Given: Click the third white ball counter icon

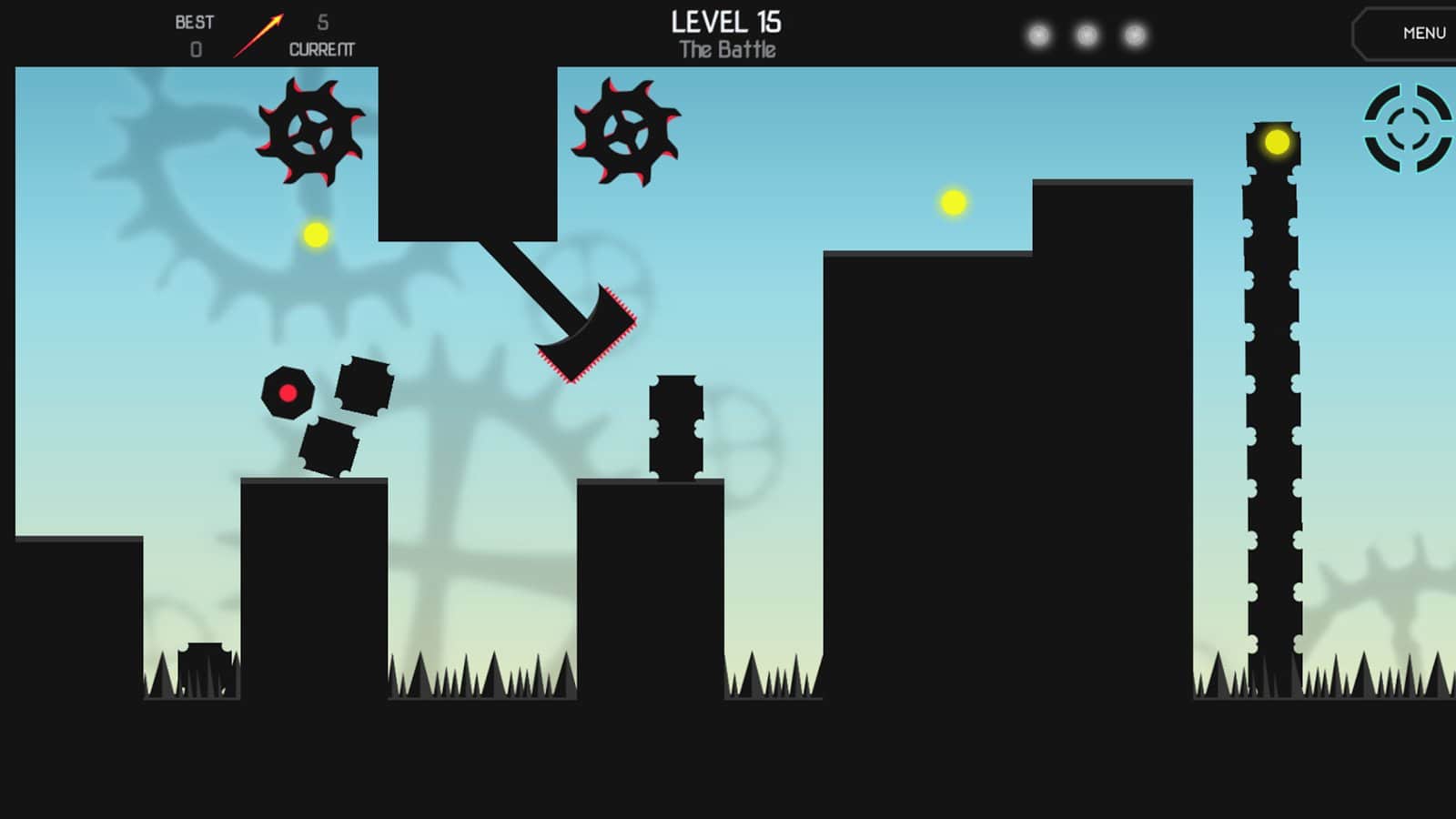Looking at the screenshot, I should tap(1133, 35).
